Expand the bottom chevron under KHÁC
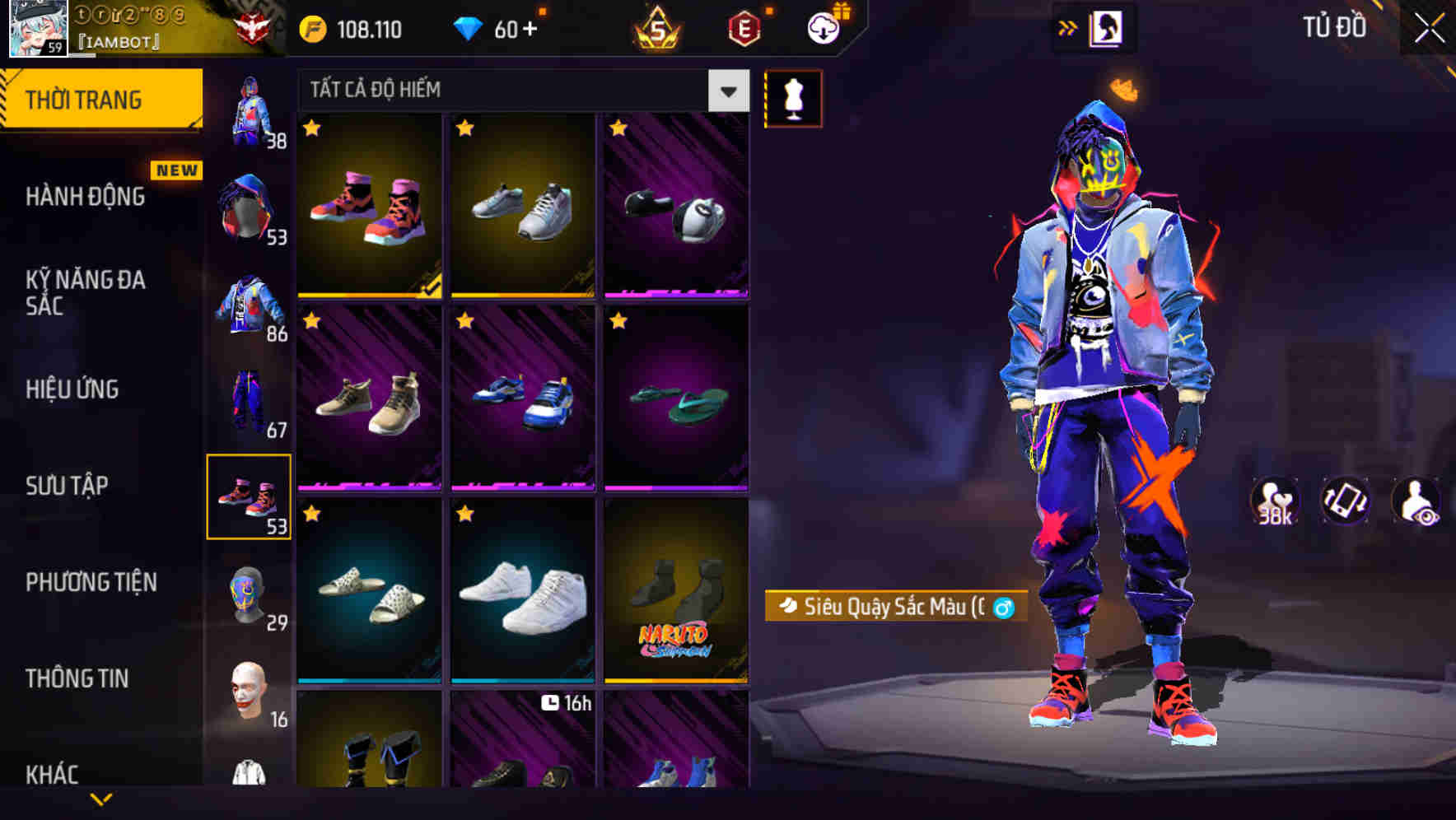 tap(101, 800)
